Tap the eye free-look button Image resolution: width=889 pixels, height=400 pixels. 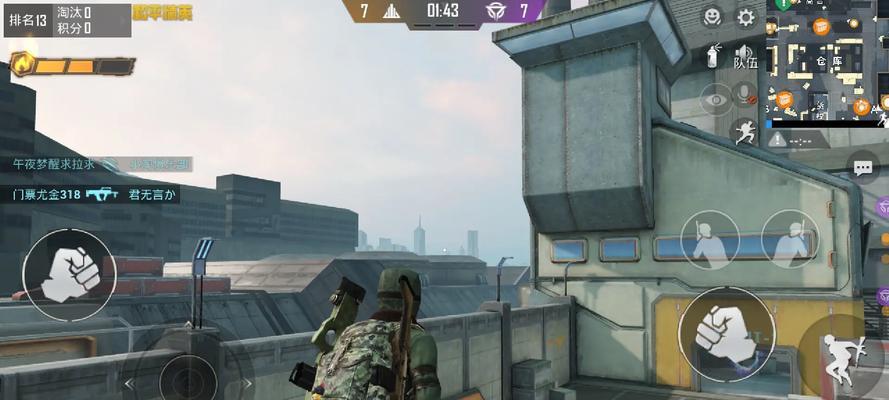(715, 98)
